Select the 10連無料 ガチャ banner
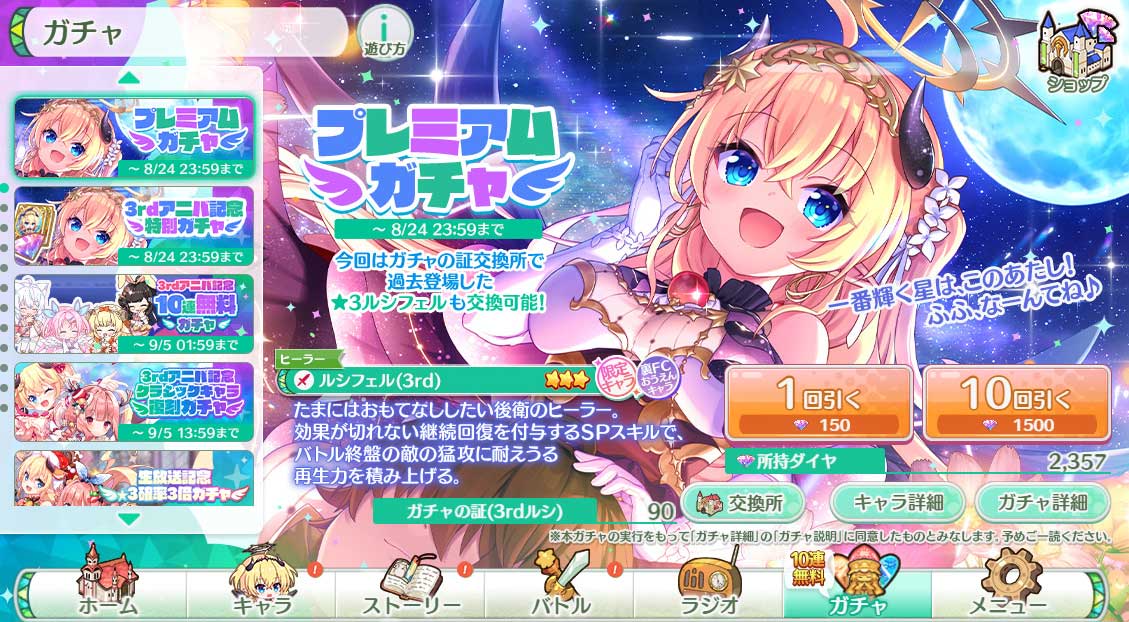The image size is (1129, 622). [x=134, y=314]
